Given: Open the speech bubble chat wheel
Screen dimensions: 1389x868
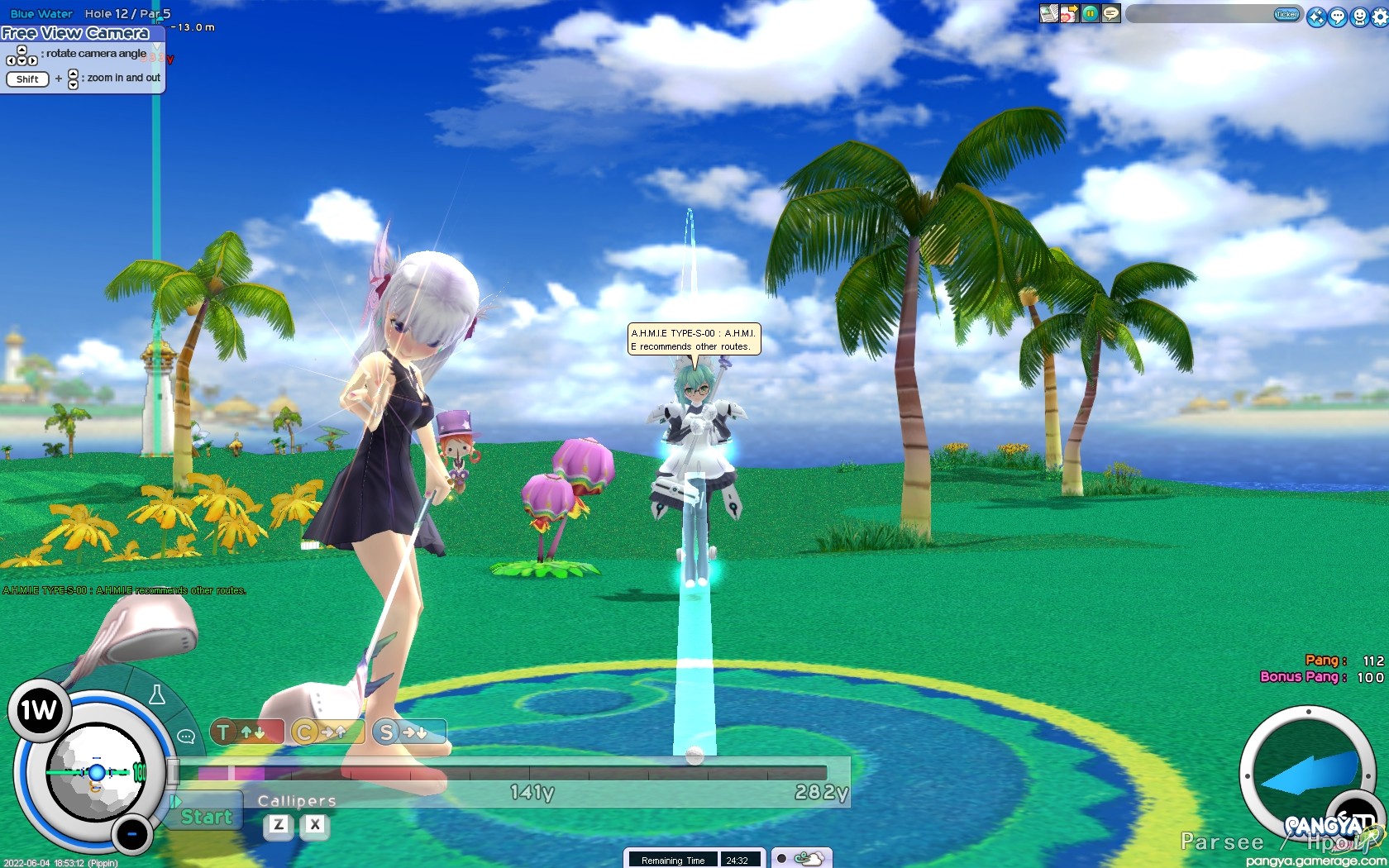Looking at the screenshot, I should click(x=186, y=736).
